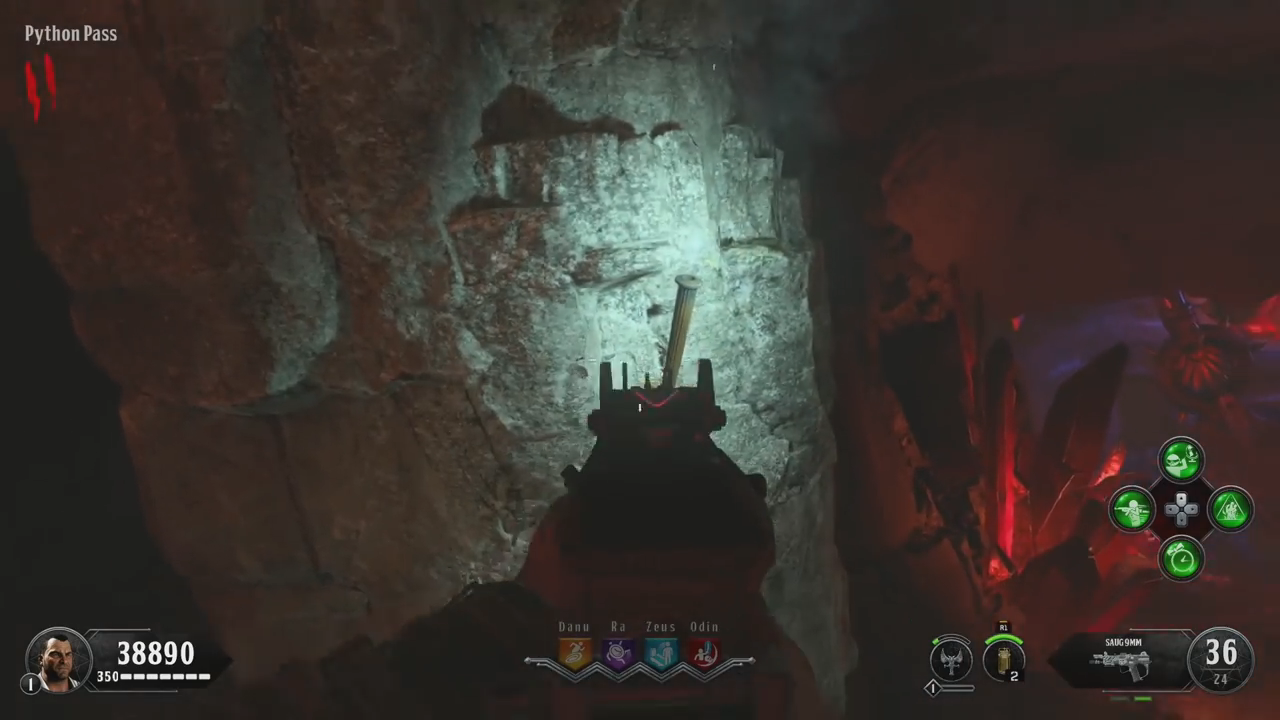Select the teal Zeus perk icon
The width and height of the screenshot is (1280, 720).
click(x=661, y=653)
